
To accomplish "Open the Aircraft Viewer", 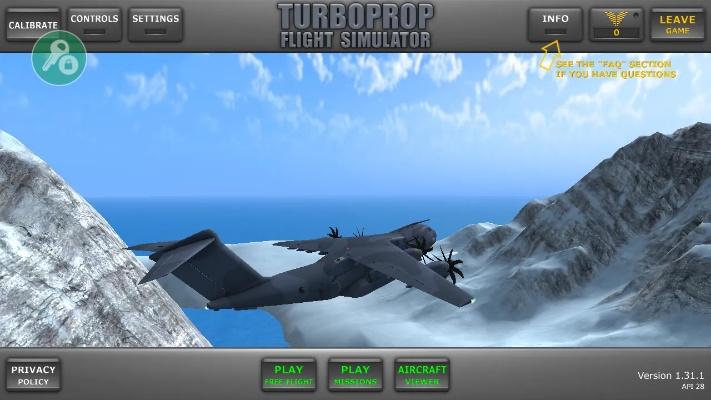I will click(422, 374).
